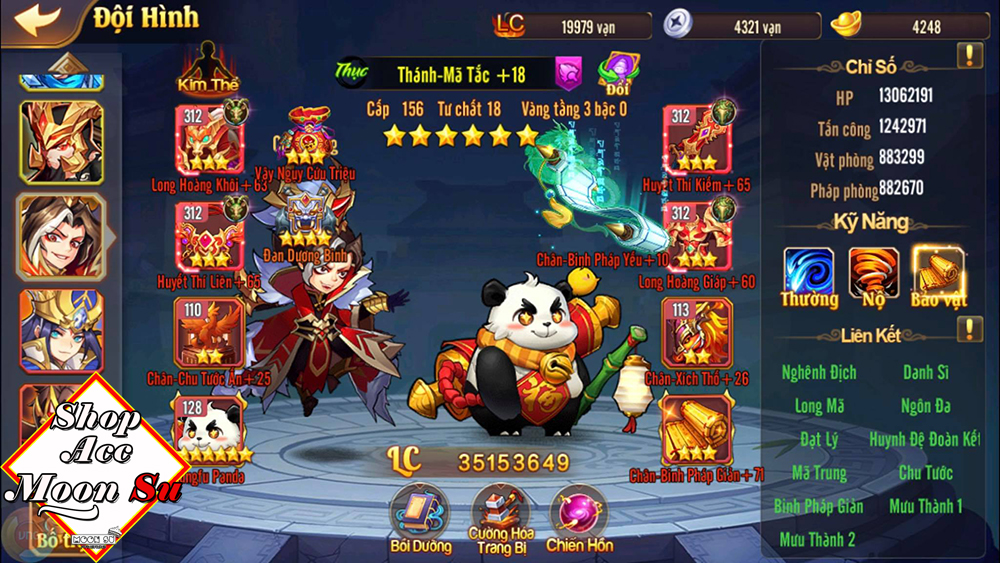Choose the blue-haired hero portrait
1000x563 pixels.
pos(61,332)
